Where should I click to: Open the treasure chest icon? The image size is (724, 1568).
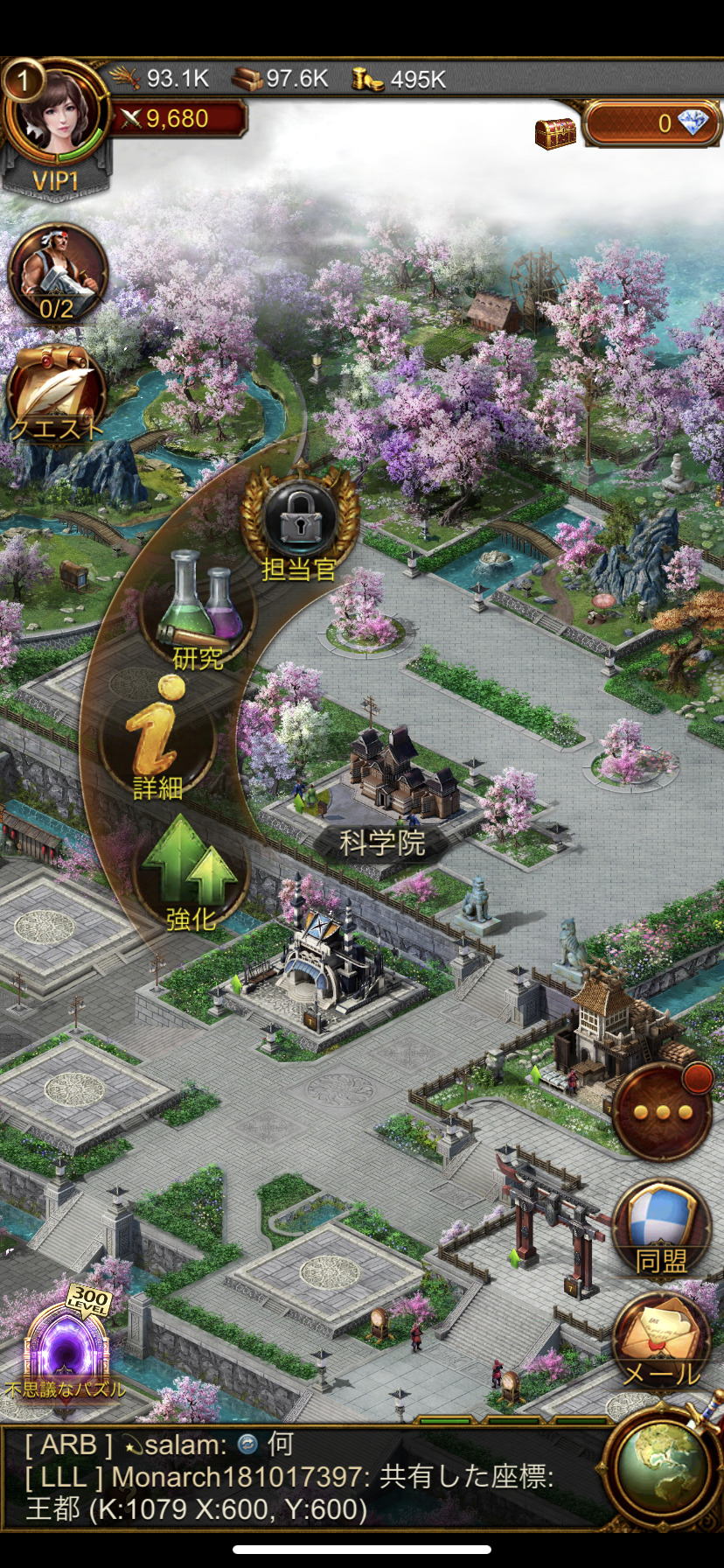coord(556,132)
